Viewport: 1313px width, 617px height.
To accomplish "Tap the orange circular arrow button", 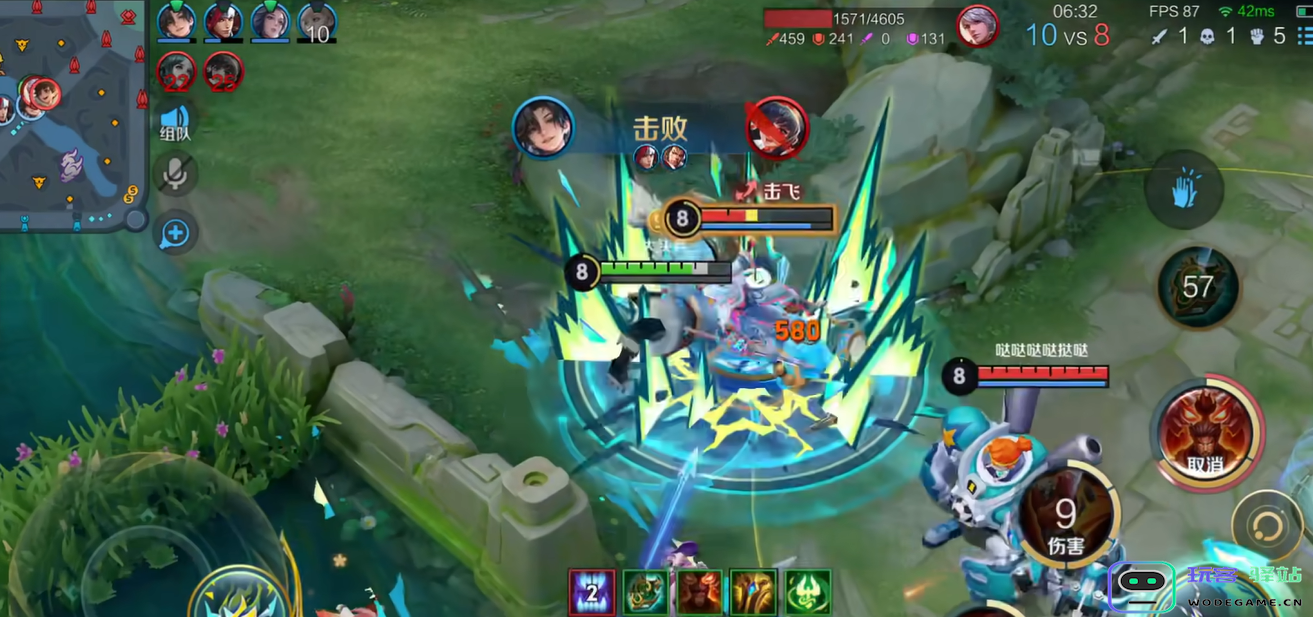I will click(x=1266, y=526).
